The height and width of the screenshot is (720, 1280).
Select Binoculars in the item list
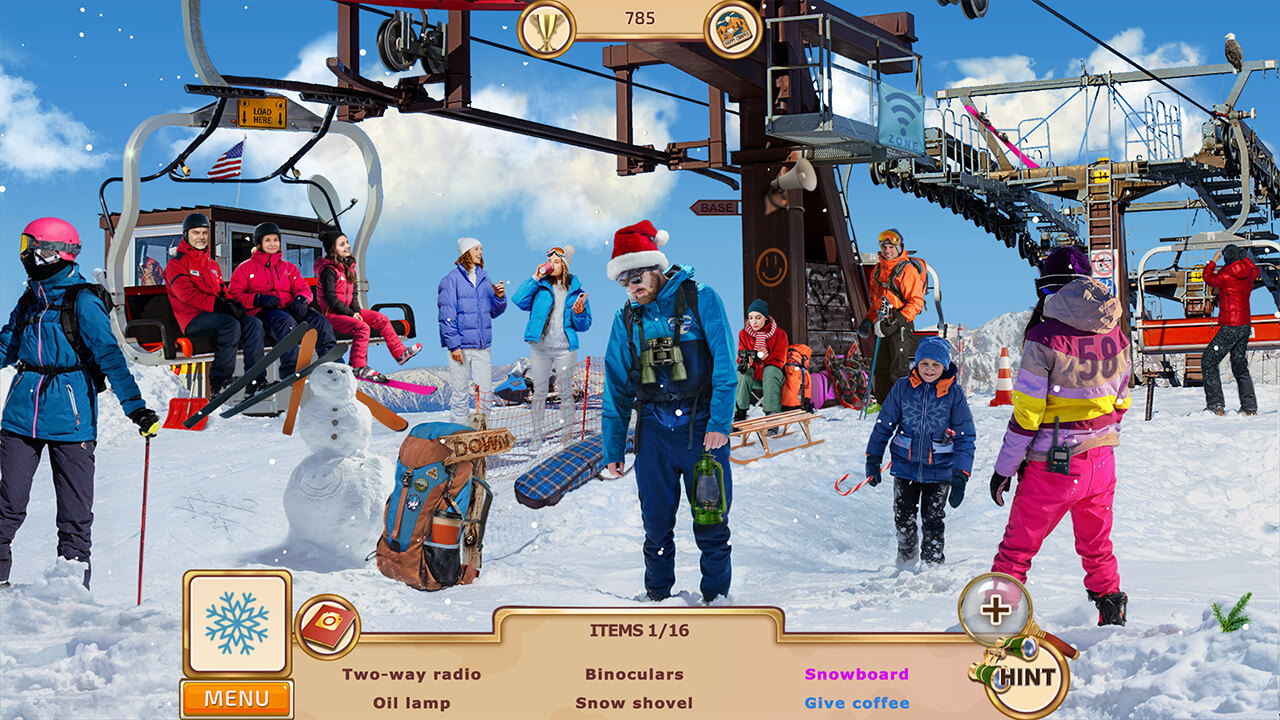[634, 674]
